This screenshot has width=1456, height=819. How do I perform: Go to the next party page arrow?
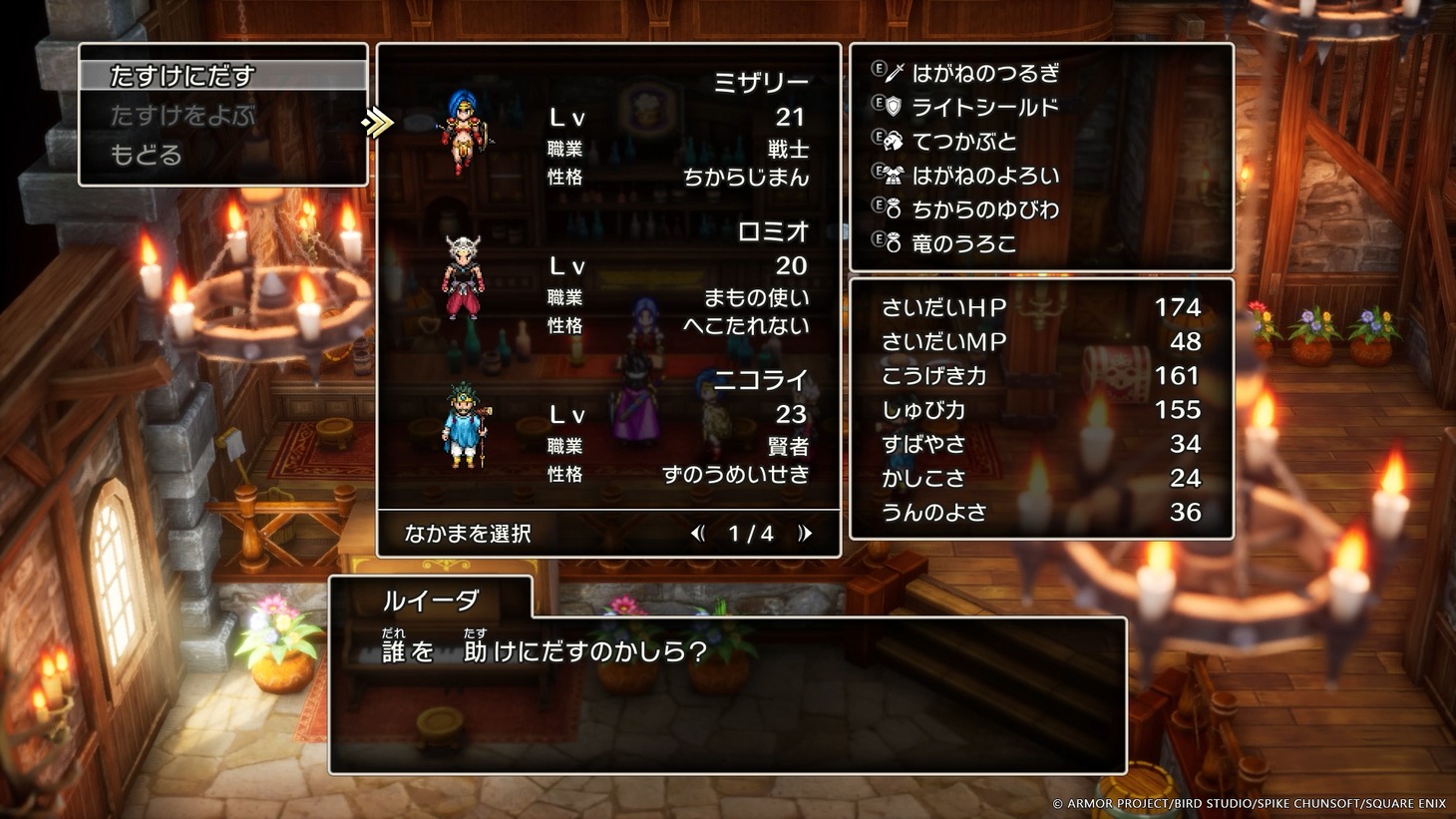click(x=804, y=534)
